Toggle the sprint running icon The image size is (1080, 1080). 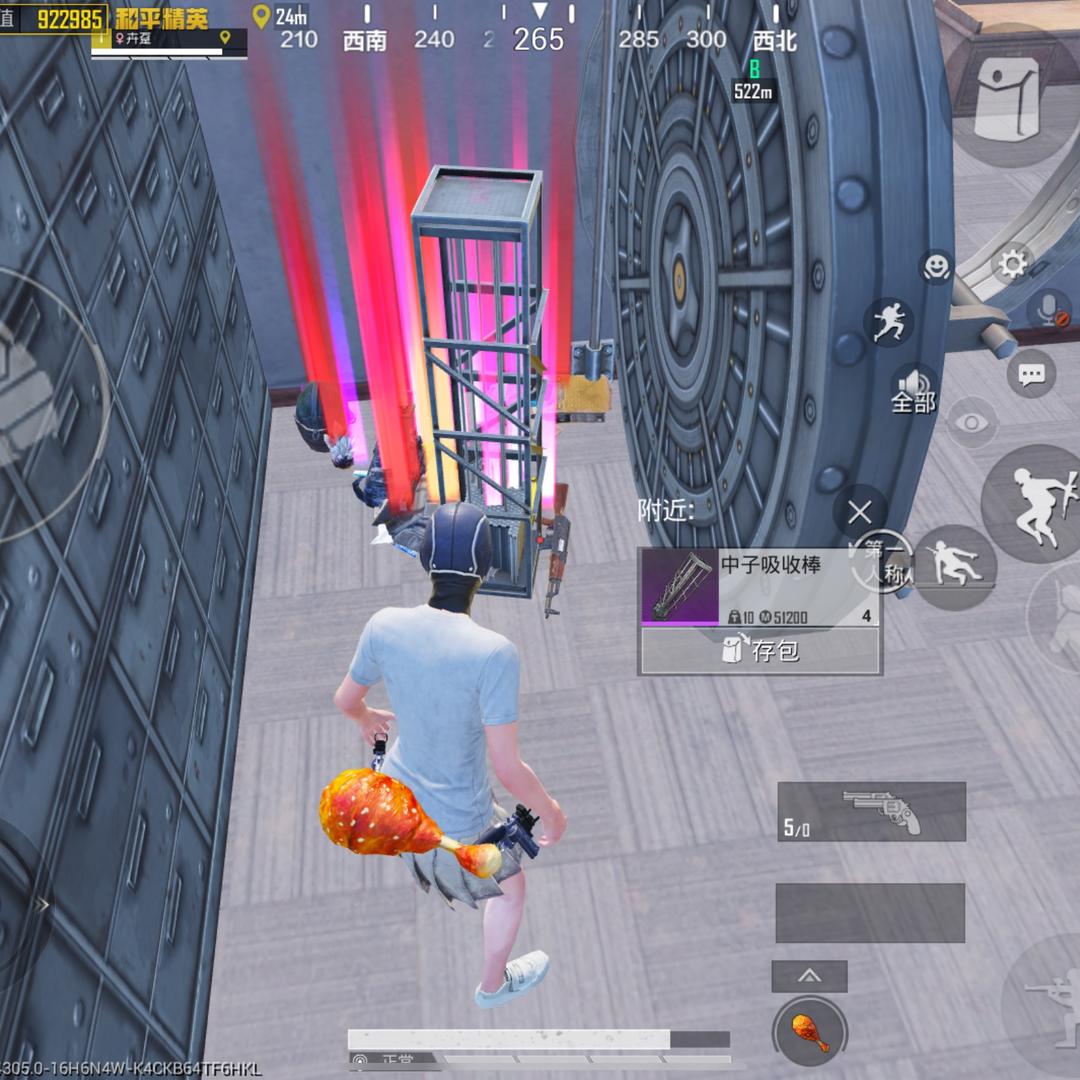click(x=888, y=323)
